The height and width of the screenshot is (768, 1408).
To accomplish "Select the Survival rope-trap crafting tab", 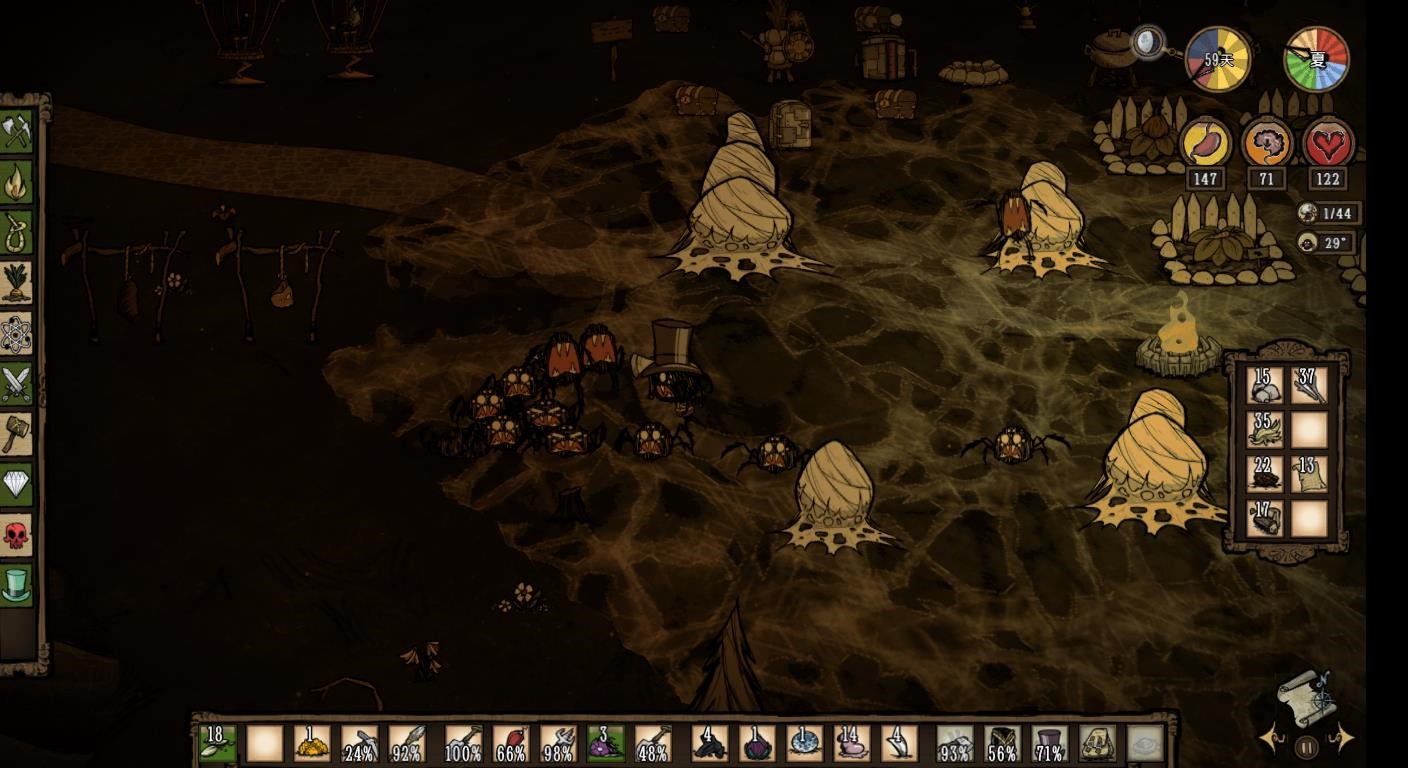I will [17, 233].
